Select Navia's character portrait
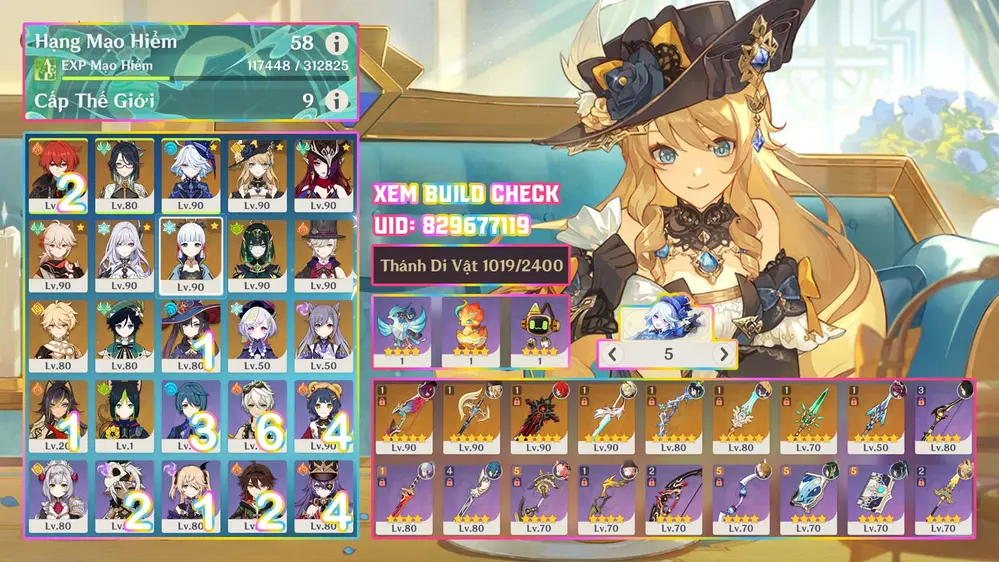This screenshot has width=999, height=562. pyautogui.click(x=257, y=175)
